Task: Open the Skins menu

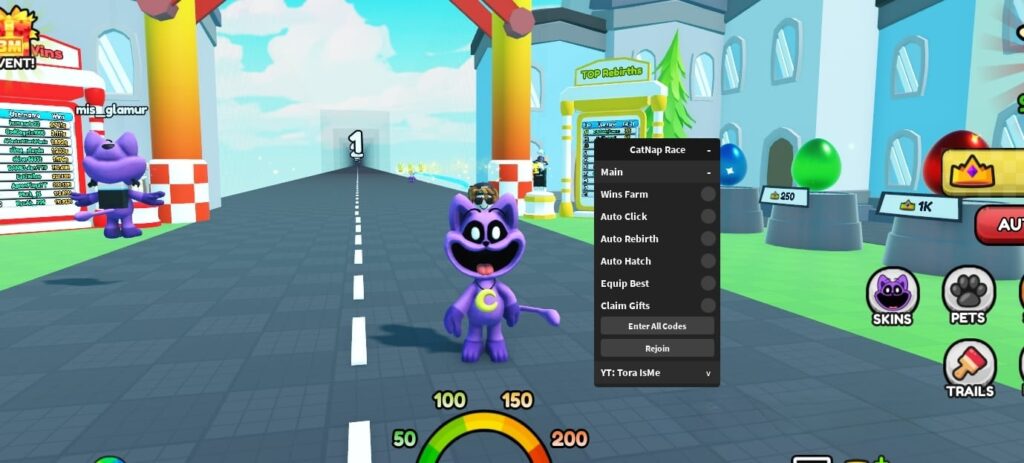Action: [892, 296]
